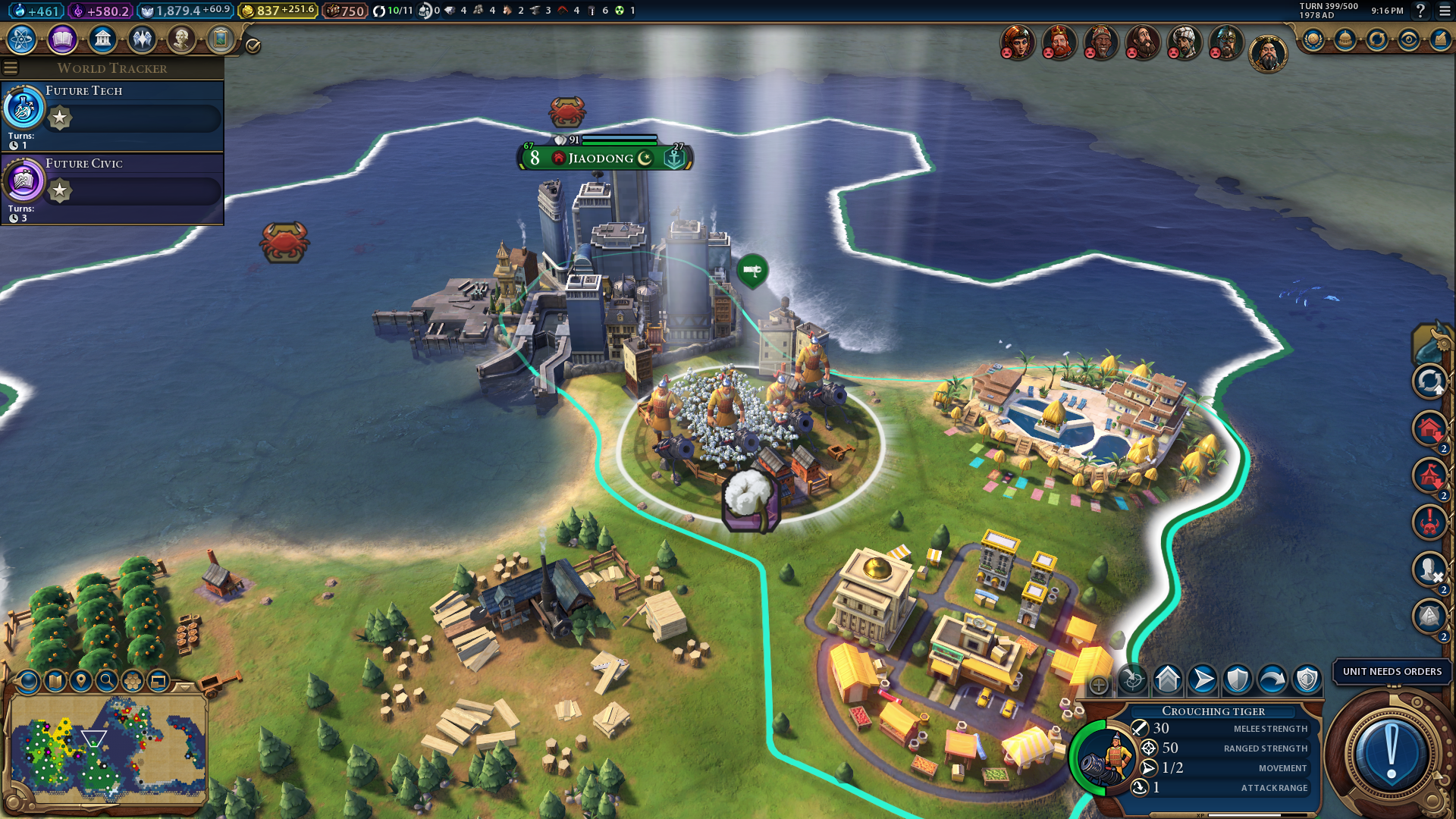The width and height of the screenshot is (1456, 819).
Task: Open the Civilopedia question mark
Action: point(1420,11)
